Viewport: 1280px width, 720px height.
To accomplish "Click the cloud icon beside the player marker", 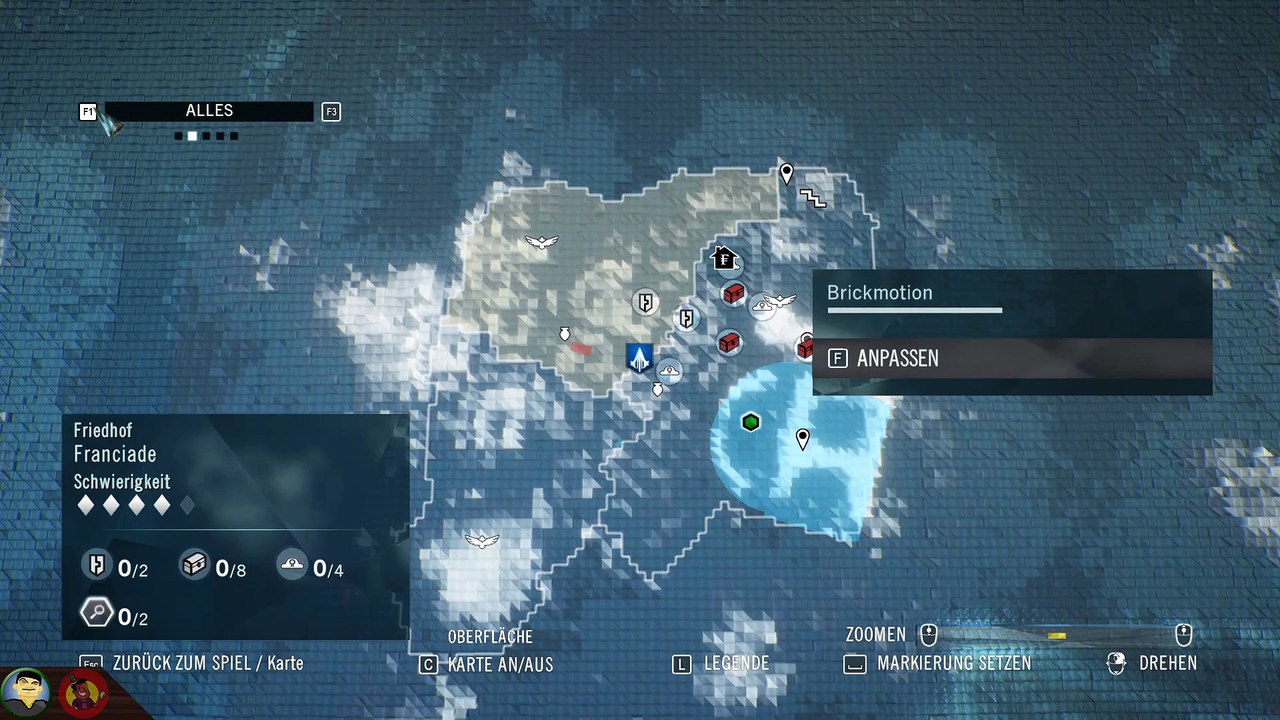I will pyautogui.click(x=669, y=370).
